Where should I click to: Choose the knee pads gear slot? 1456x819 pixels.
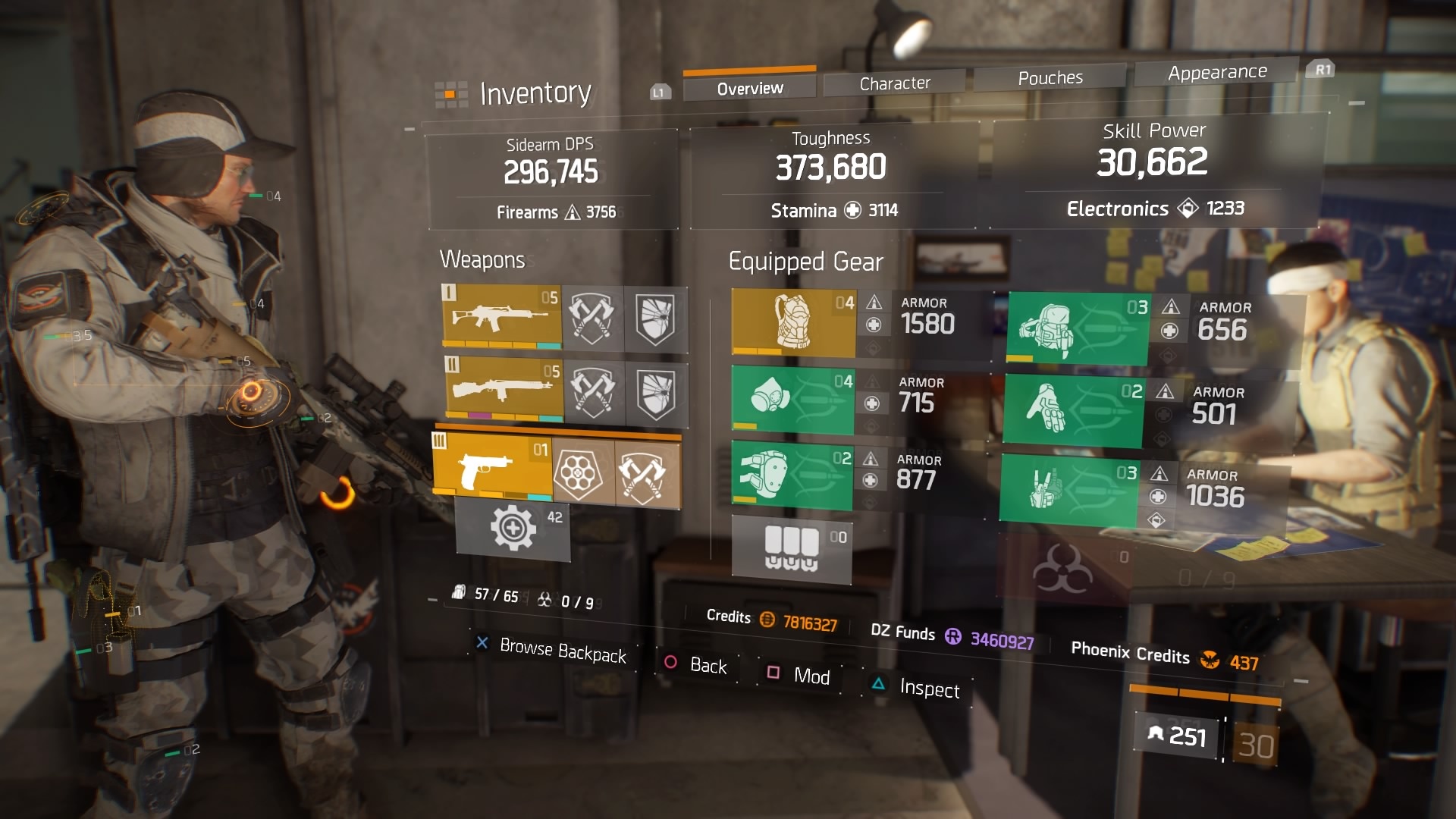click(x=791, y=475)
